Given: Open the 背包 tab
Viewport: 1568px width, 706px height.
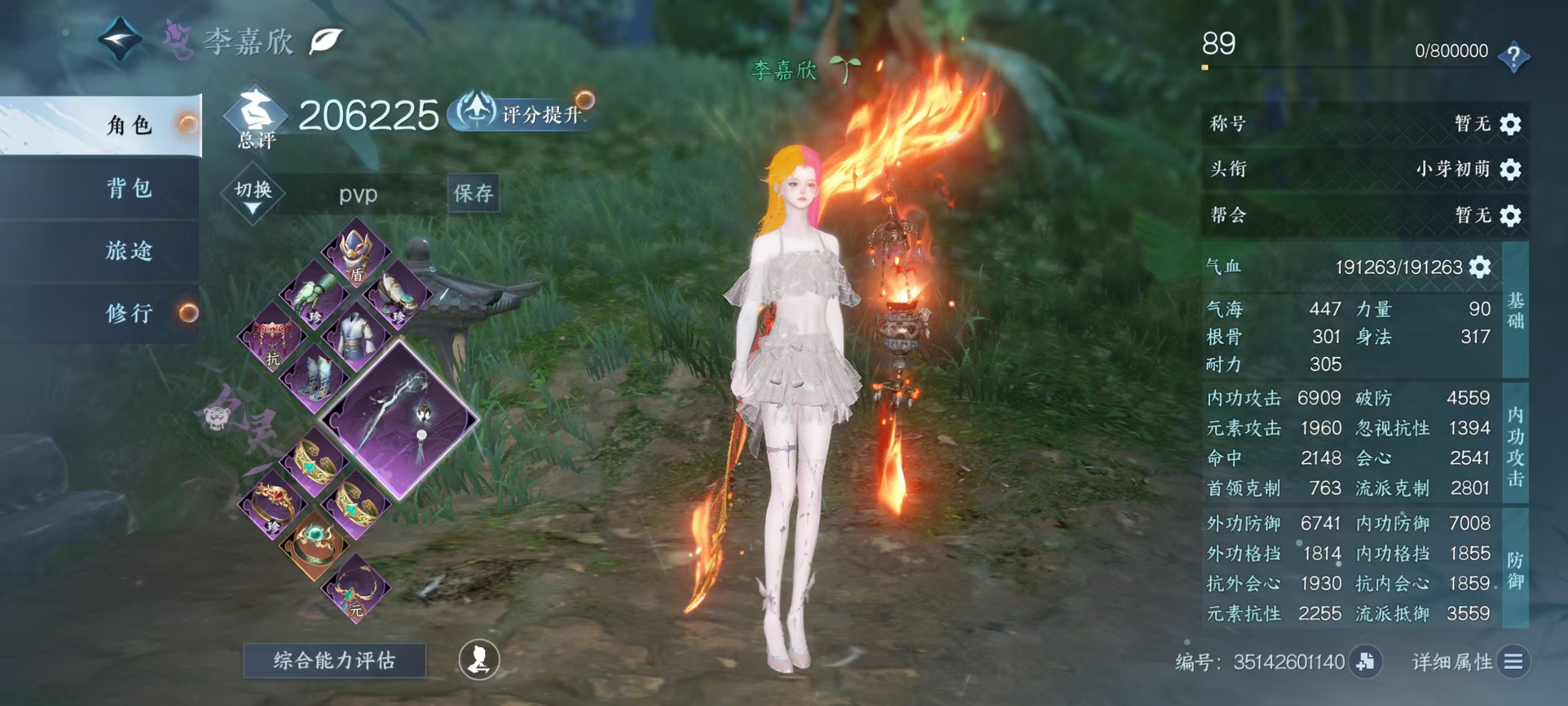Looking at the screenshot, I should click(129, 188).
